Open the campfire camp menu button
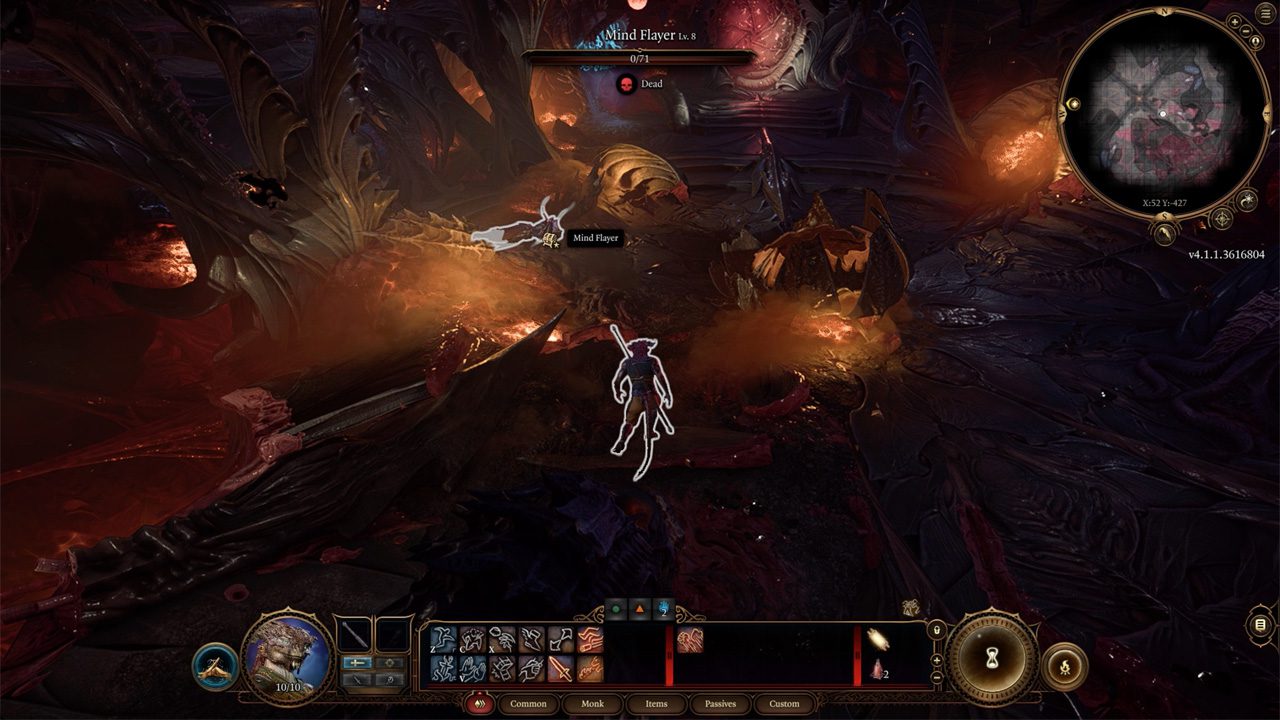This screenshot has width=1280, height=720. click(1064, 666)
